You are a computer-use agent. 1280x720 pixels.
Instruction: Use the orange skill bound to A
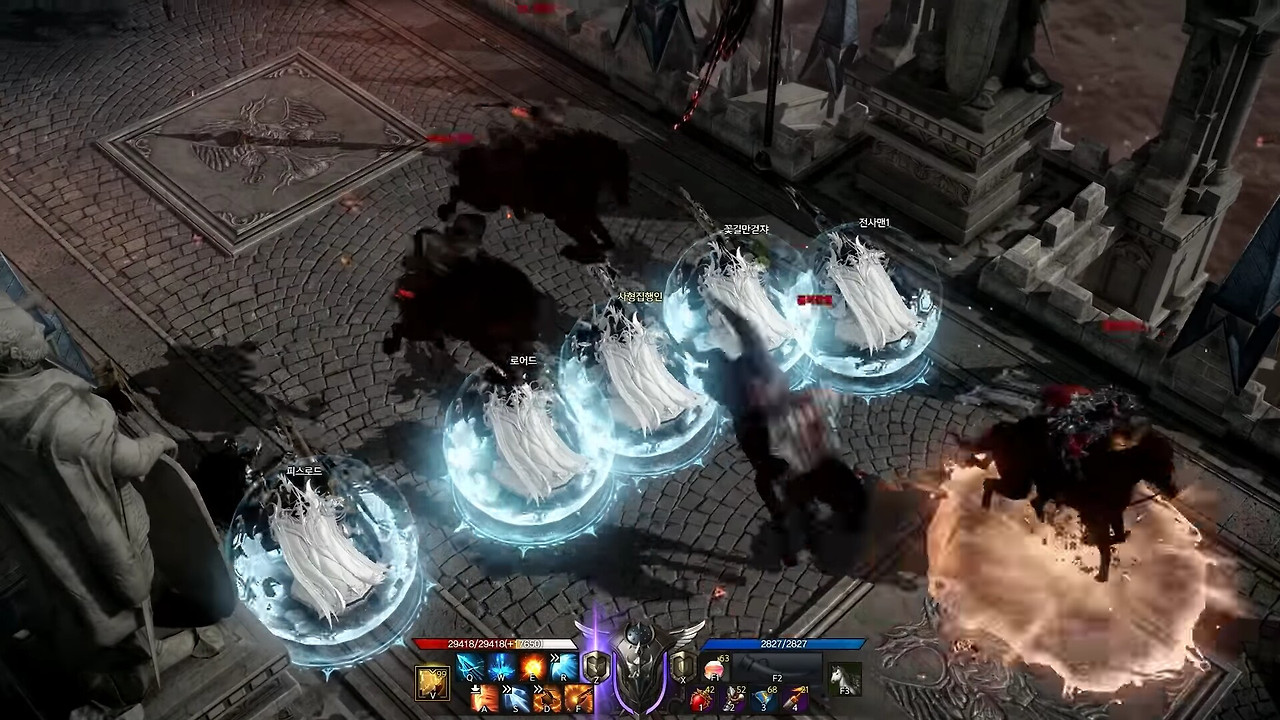pos(486,698)
